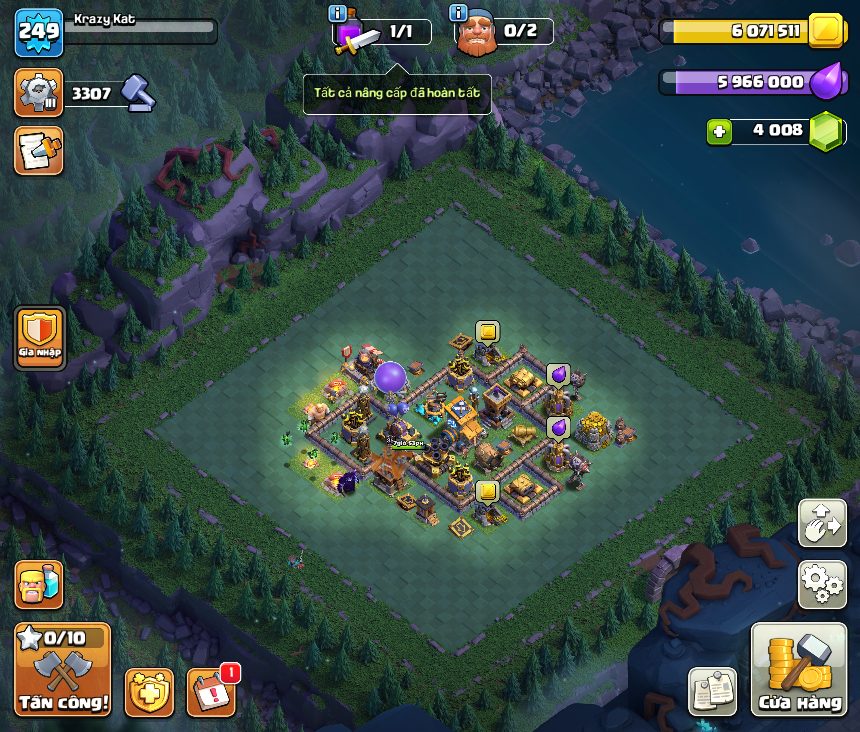Screen dimensions: 860x732
Task: Start a battle with Tấn công! button
Action: 62,669
